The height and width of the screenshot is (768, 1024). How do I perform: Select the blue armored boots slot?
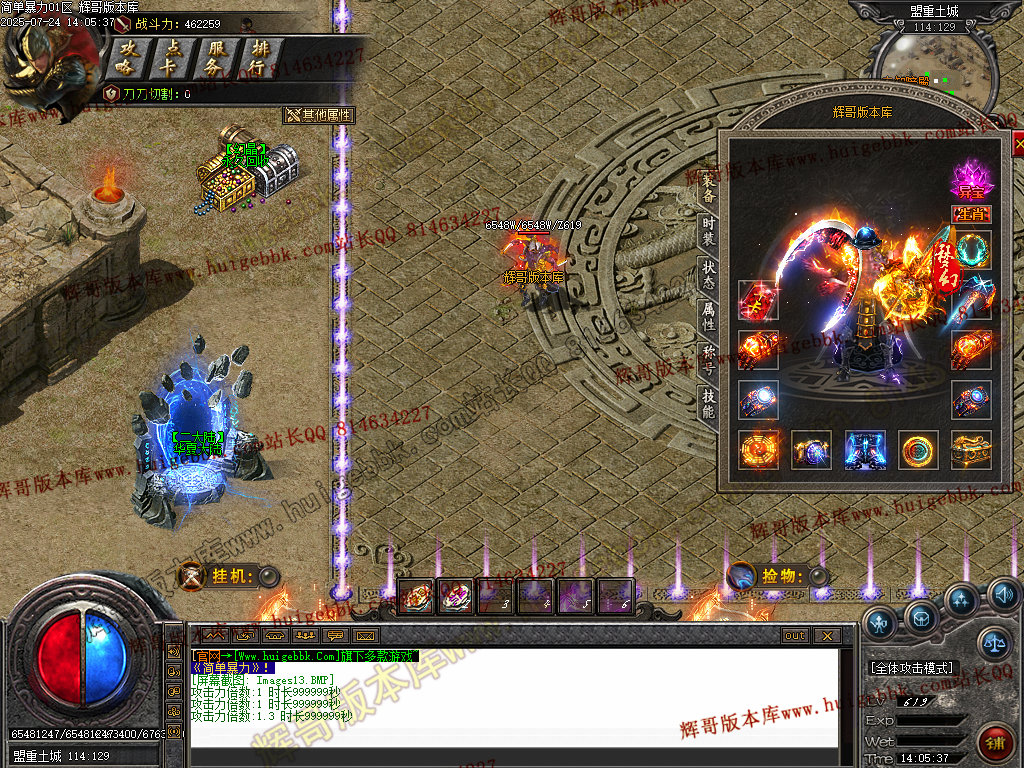pos(864,450)
